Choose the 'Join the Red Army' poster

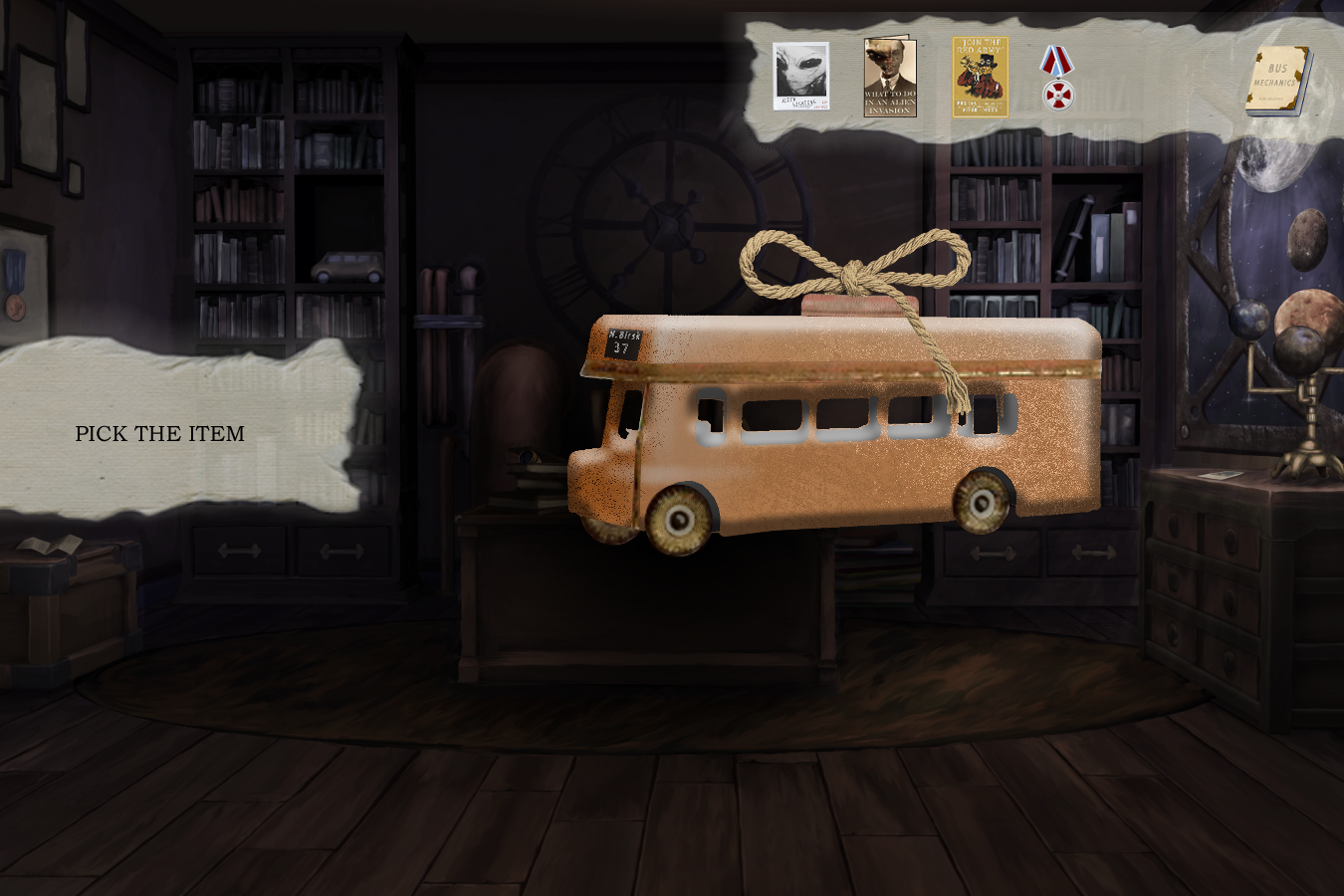click(x=980, y=78)
